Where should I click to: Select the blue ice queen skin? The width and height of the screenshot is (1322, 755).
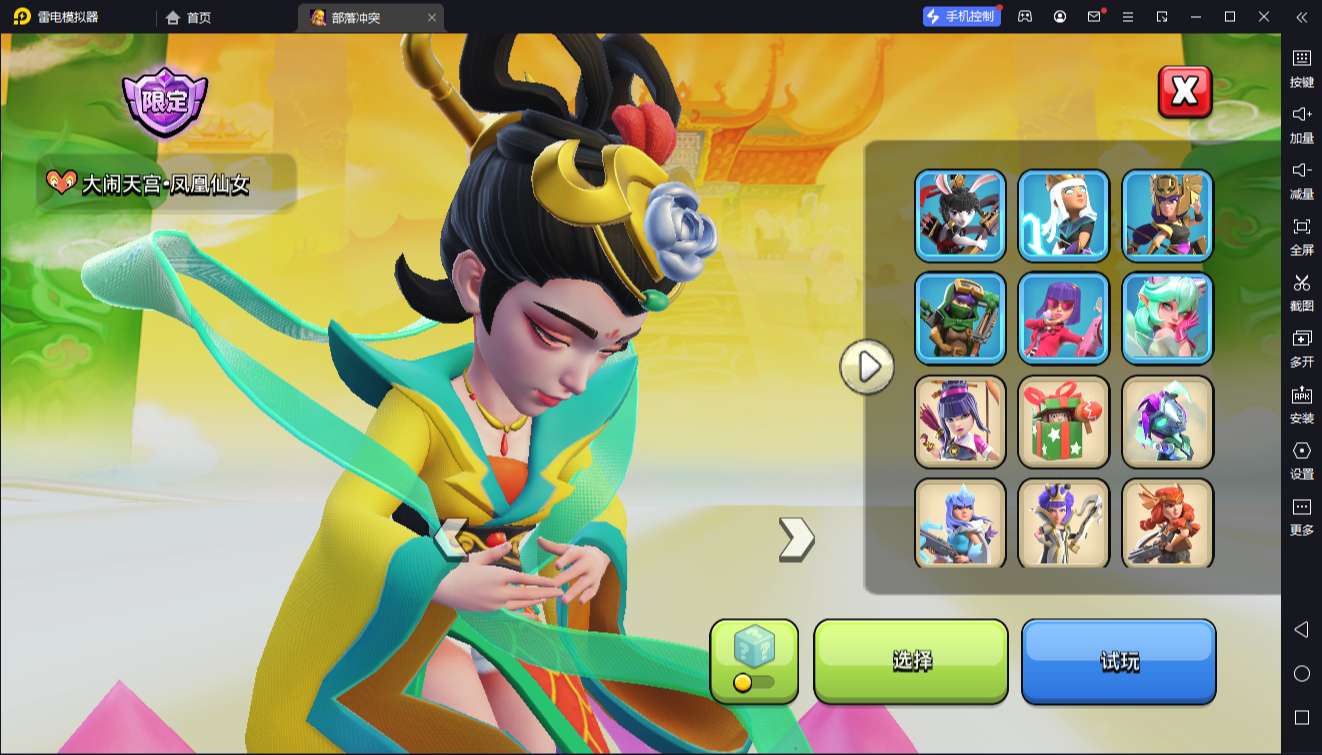click(960, 522)
